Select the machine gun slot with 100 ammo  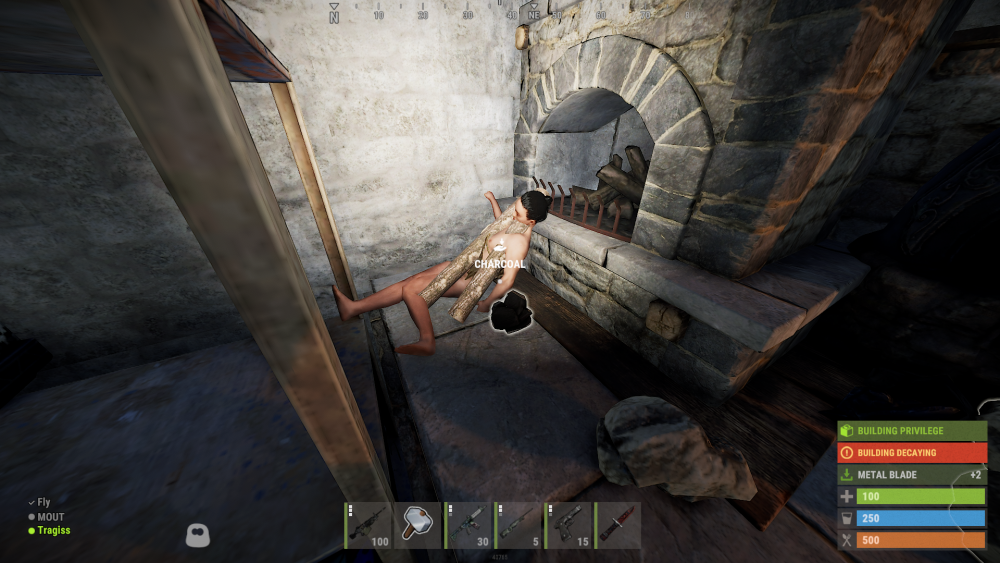pos(368,525)
